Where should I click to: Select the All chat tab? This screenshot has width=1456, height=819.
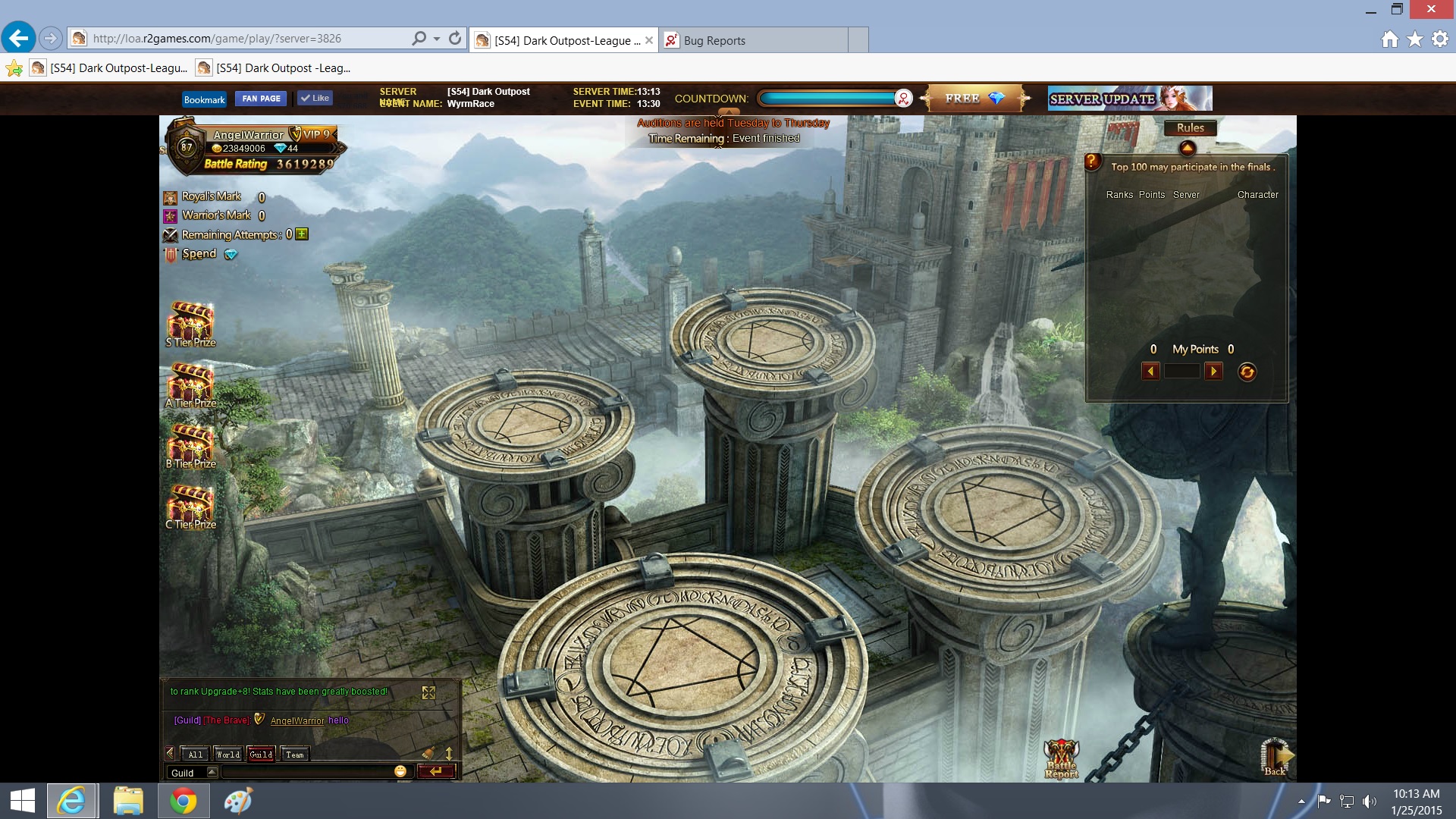(x=195, y=755)
